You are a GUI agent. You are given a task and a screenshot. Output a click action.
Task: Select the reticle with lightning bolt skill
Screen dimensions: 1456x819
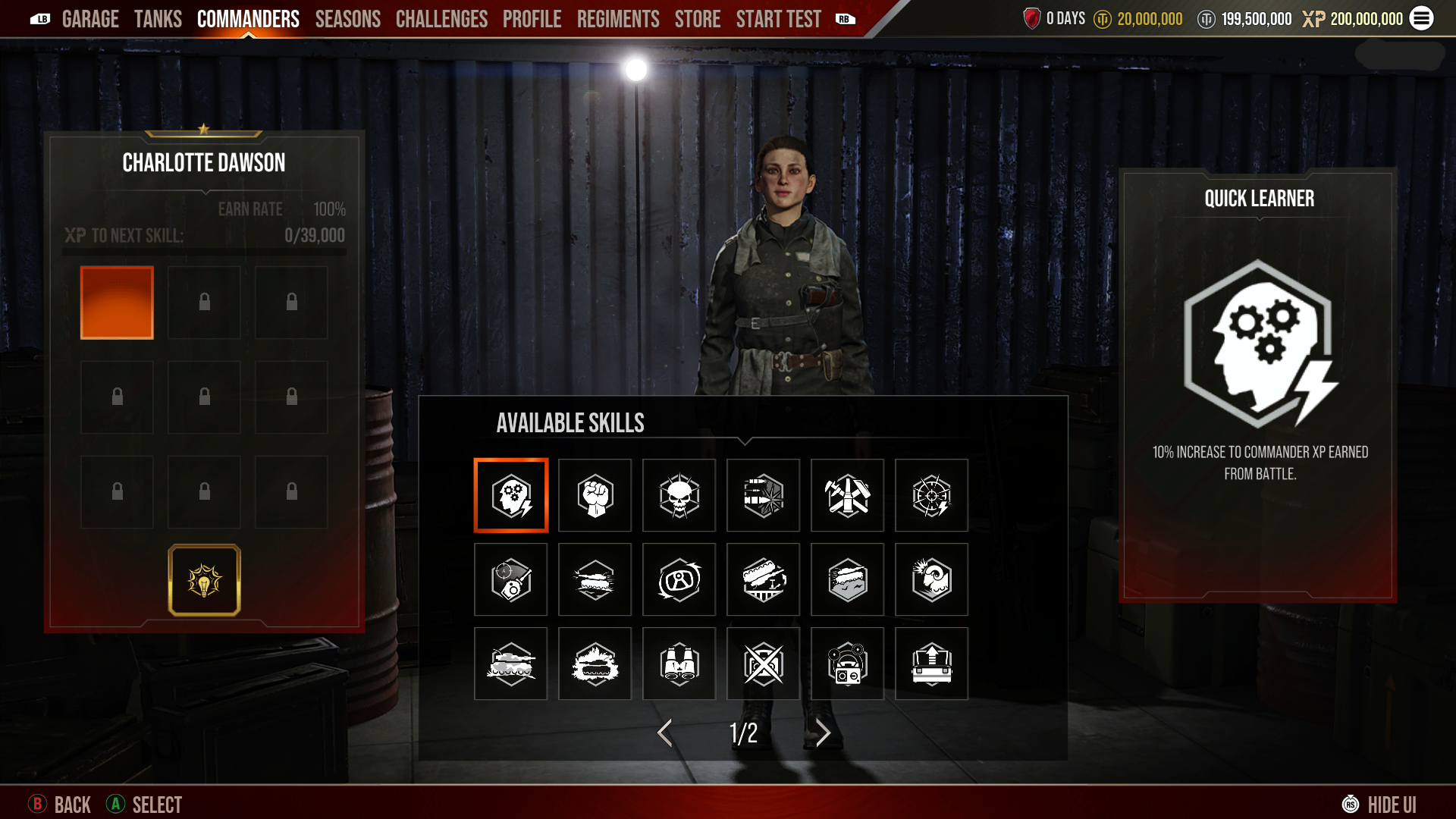tap(931, 495)
